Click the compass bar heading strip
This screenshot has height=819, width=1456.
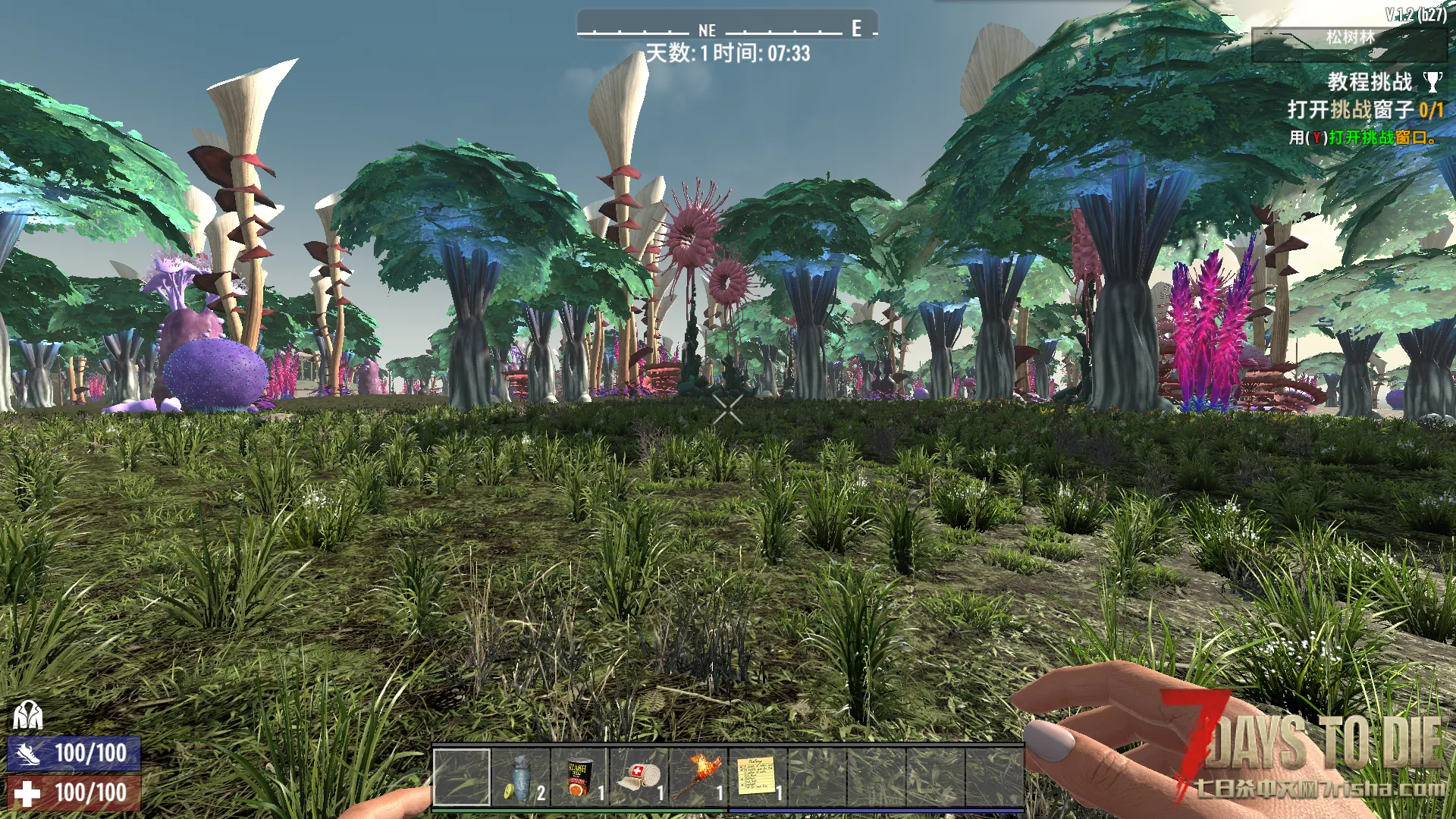pos(727,27)
